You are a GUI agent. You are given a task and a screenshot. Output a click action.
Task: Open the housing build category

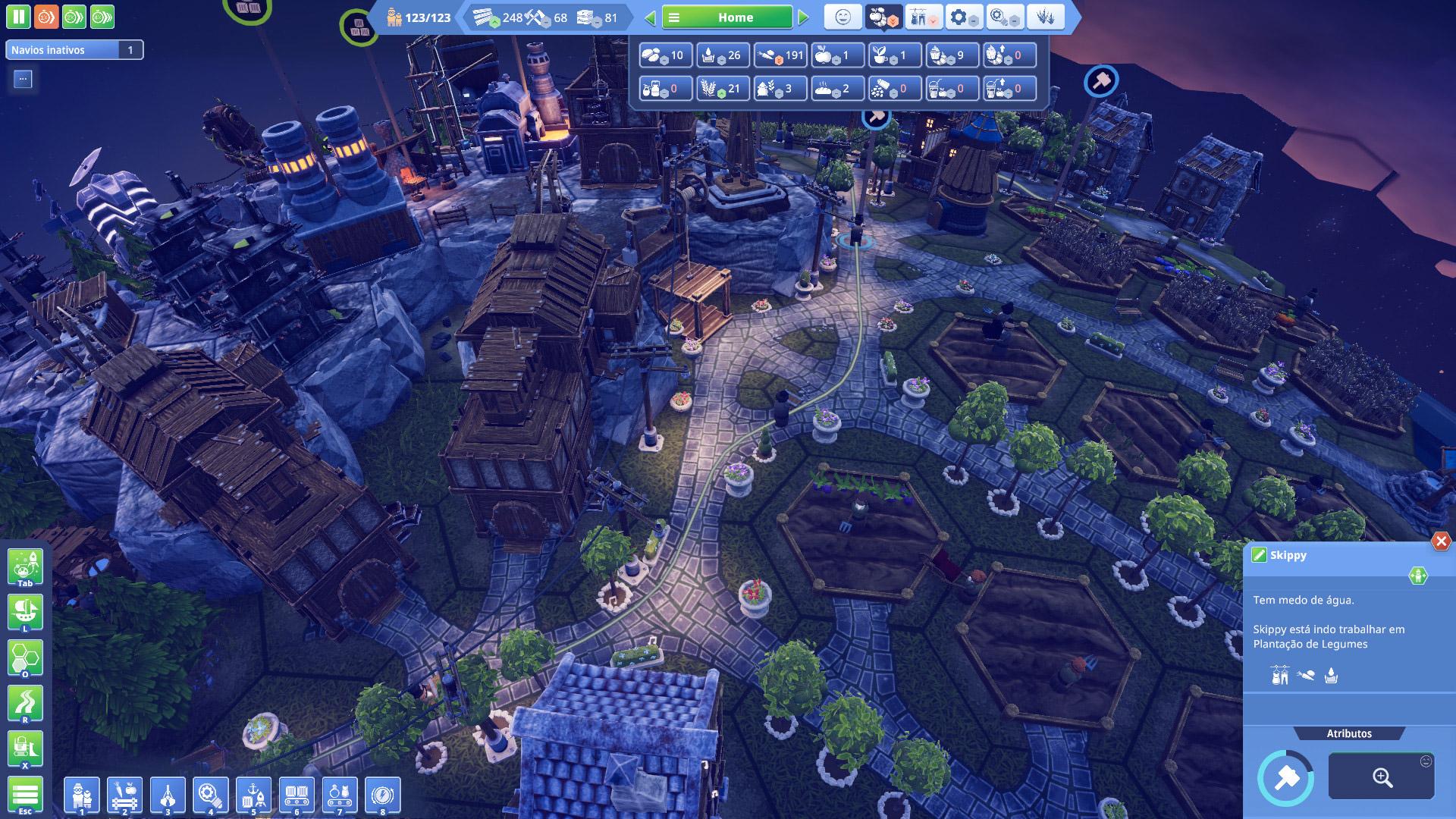point(82,795)
